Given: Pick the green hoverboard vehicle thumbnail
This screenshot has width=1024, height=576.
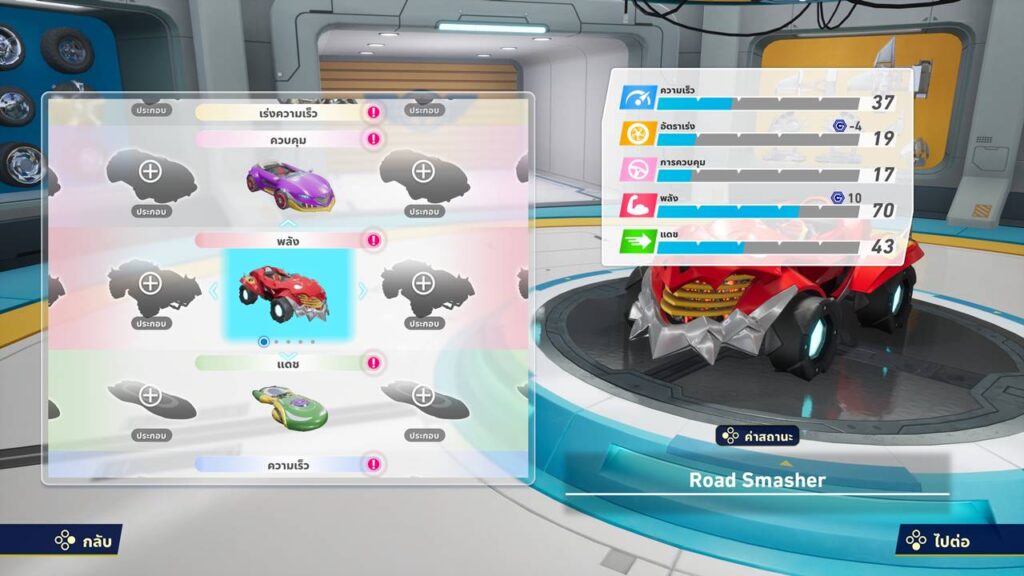Looking at the screenshot, I should click(x=289, y=403).
